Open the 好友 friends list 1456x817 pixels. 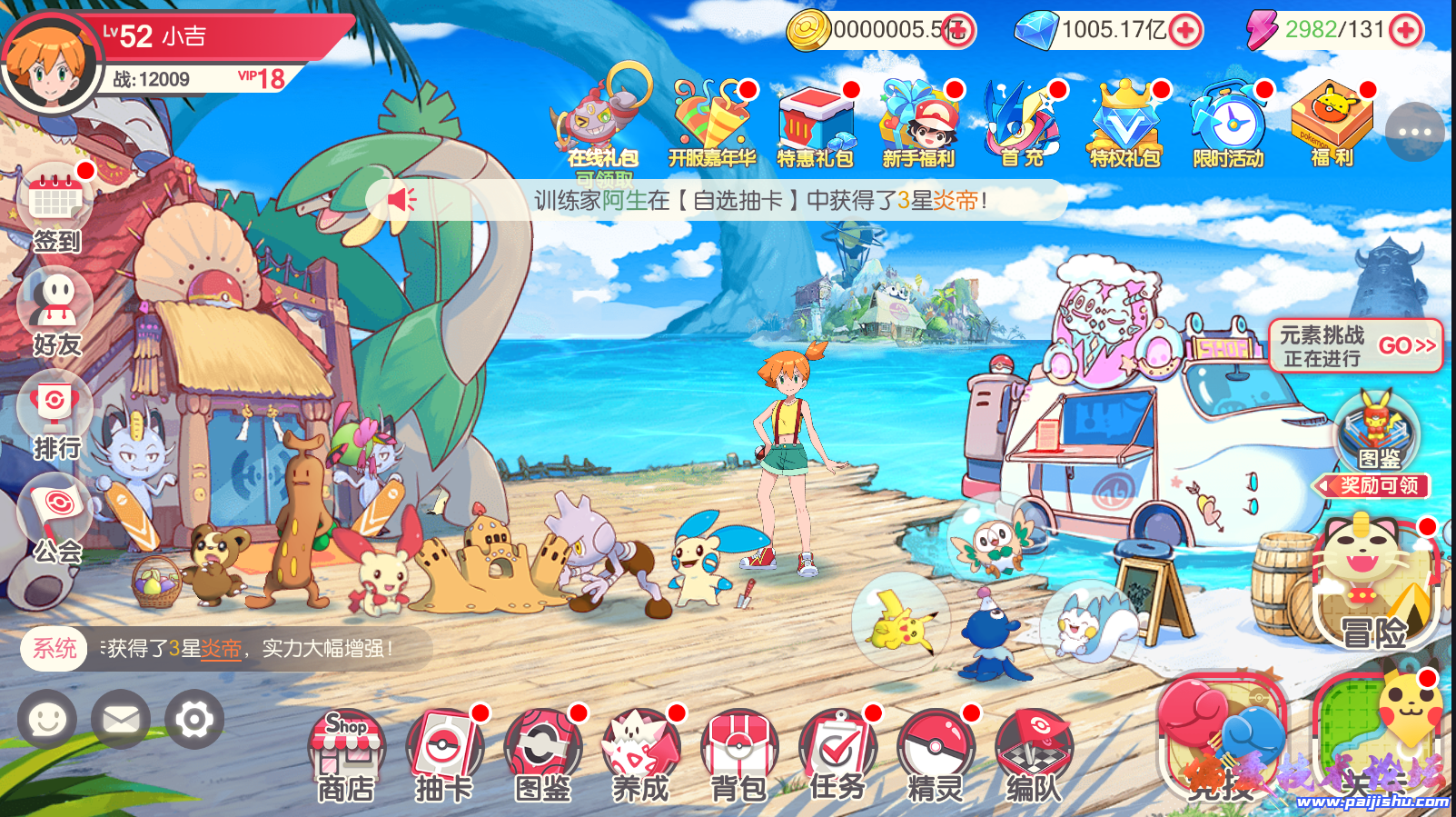tap(56, 311)
